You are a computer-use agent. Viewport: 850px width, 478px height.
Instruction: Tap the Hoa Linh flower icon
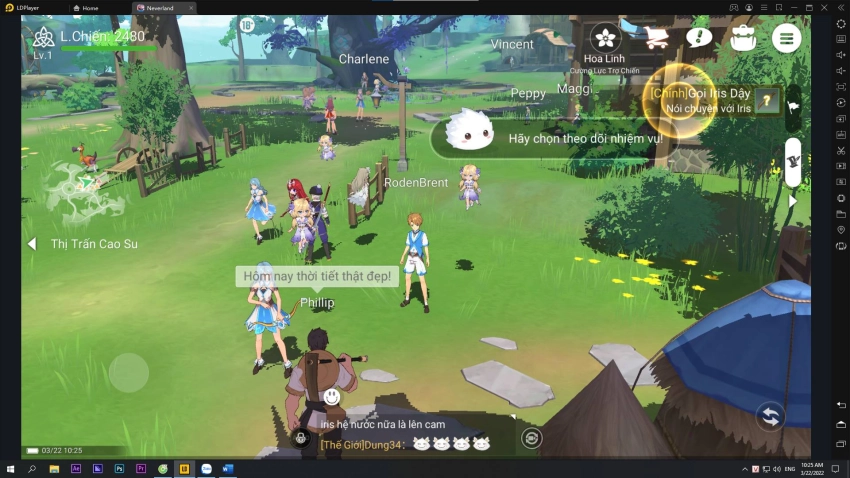(605, 38)
